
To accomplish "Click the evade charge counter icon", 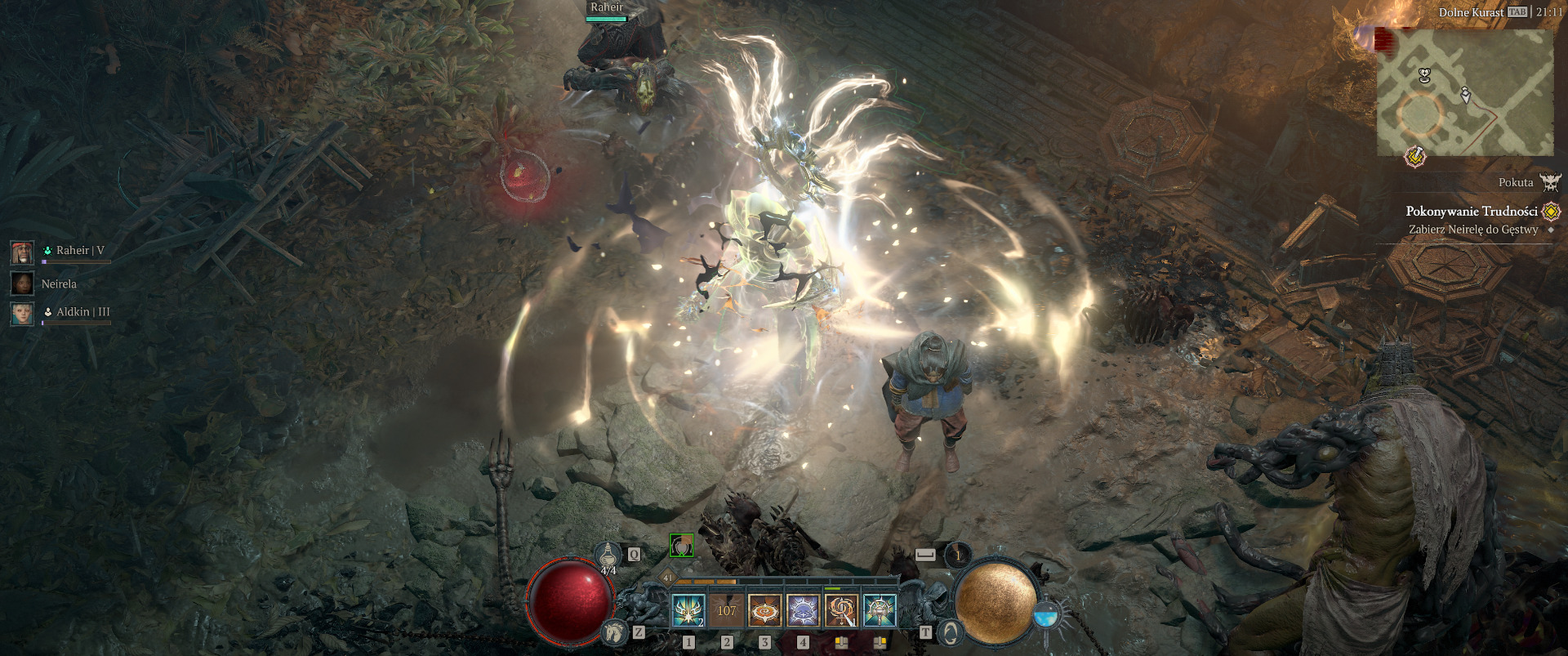I will click(x=958, y=556).
